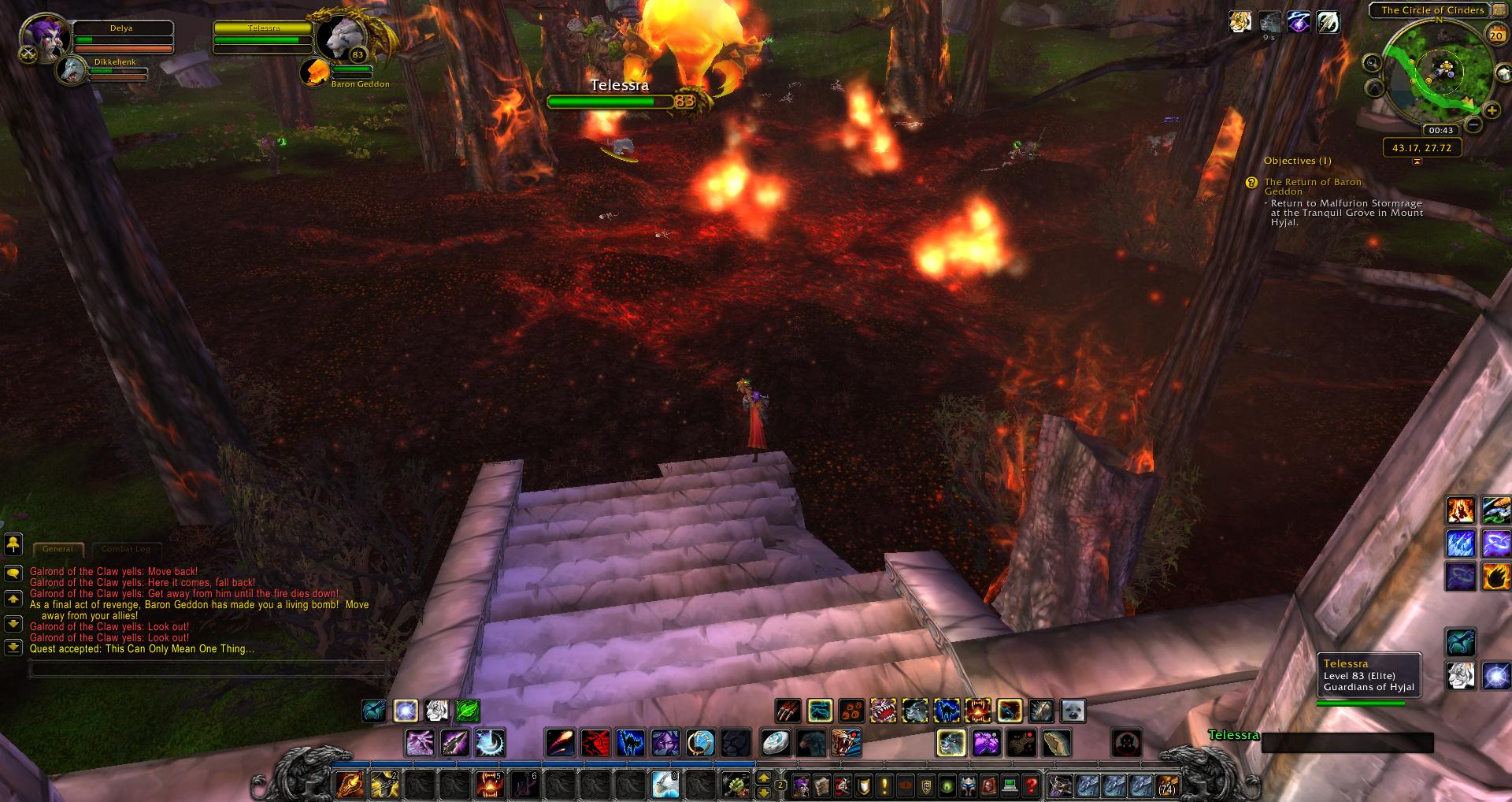Screen dimensions: 1512x802
Task: Collapse the Objectives tracker arrow button
Action: click(x=1417, y=162)
